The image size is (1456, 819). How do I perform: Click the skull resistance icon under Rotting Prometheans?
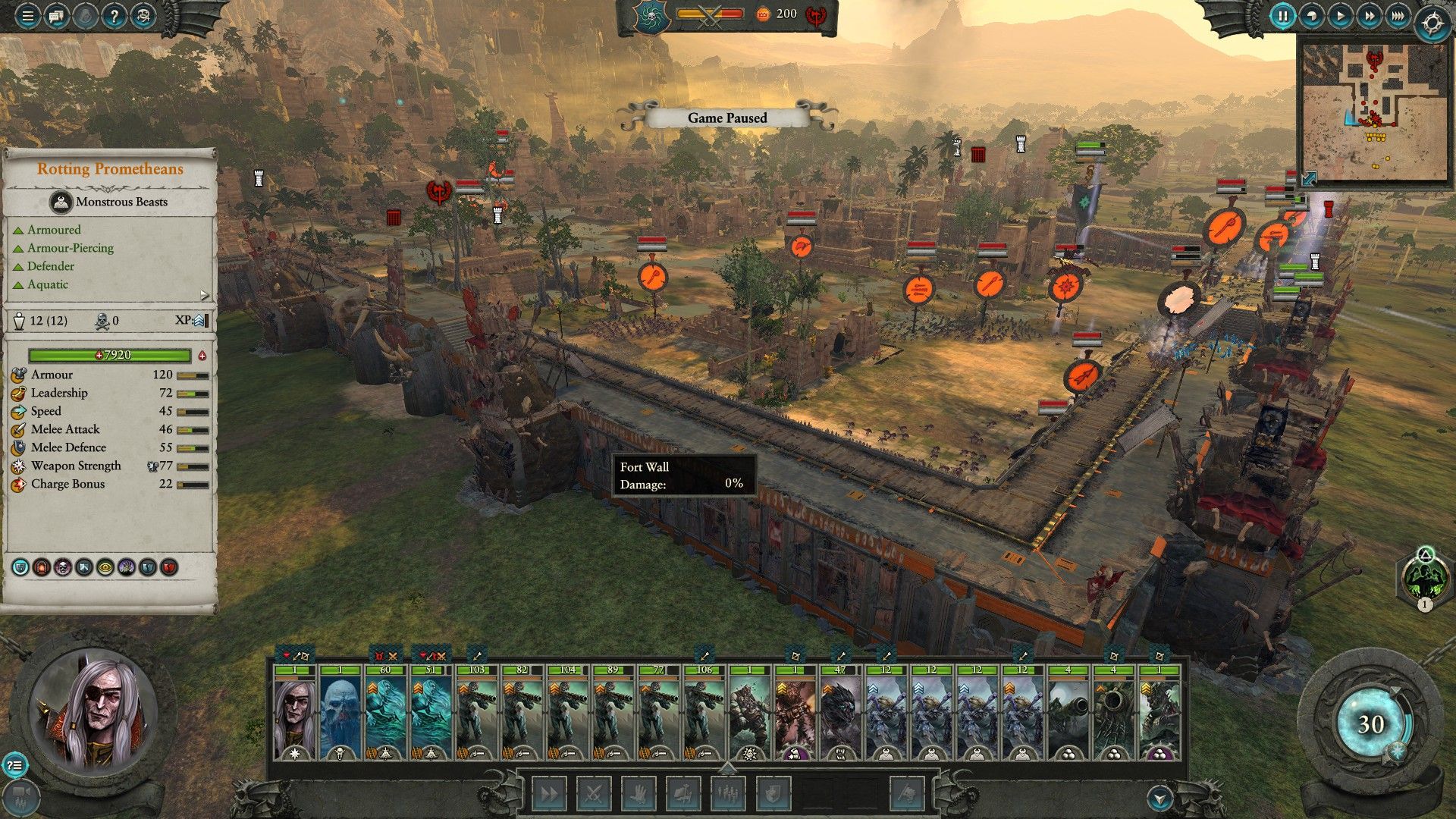[x=62, y=567]
